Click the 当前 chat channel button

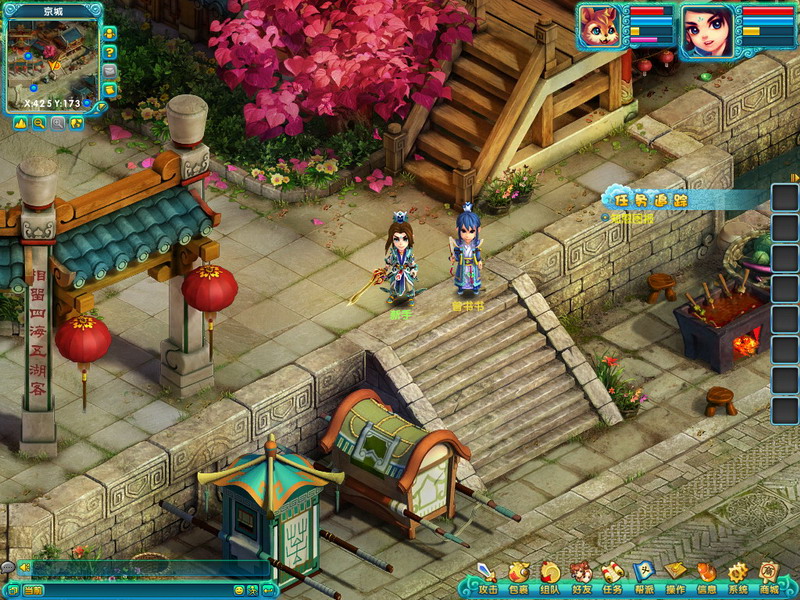click(x=33, y=591)
